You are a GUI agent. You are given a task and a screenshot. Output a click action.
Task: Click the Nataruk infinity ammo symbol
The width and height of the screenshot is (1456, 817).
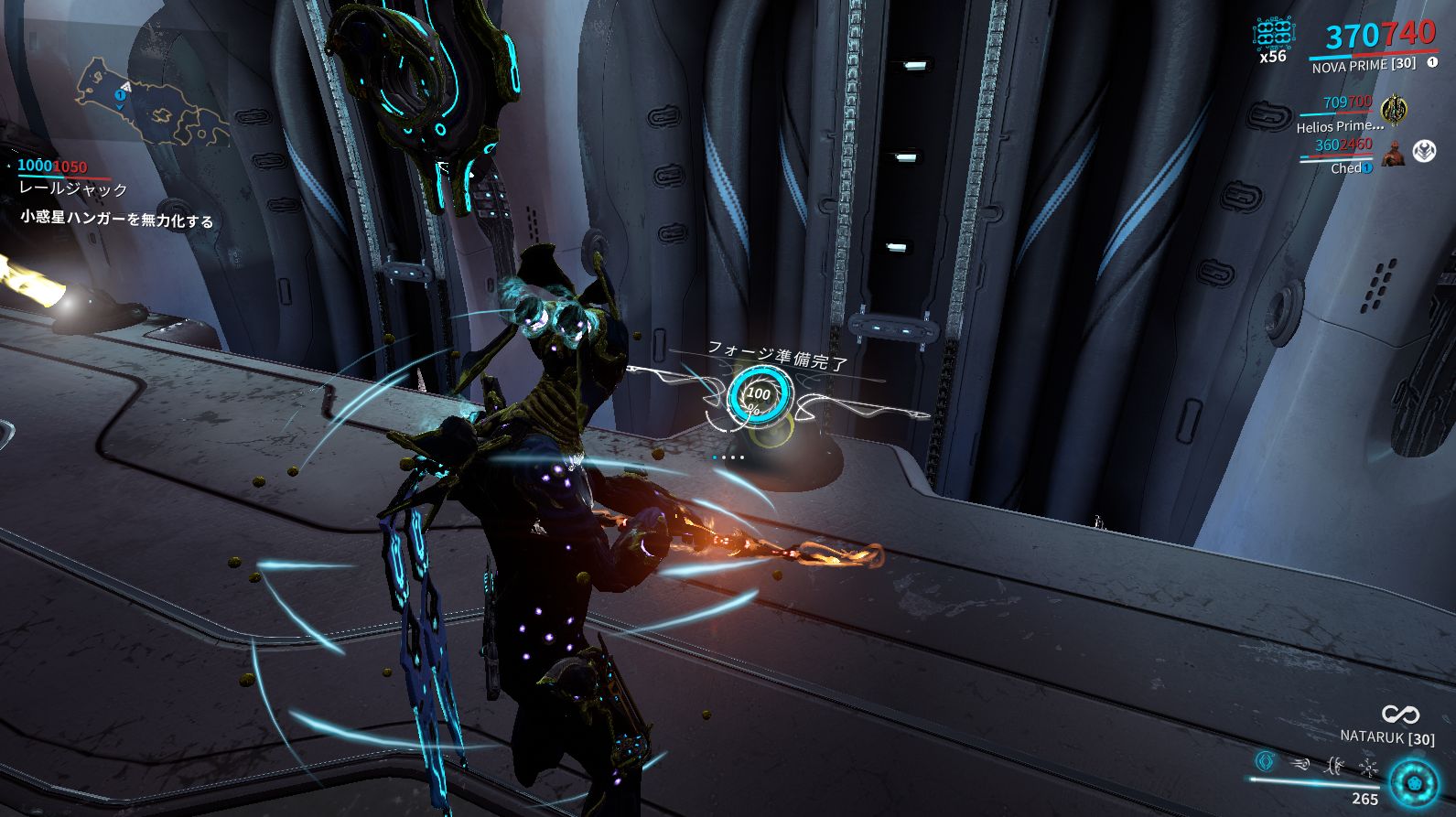click(1400, 715)
